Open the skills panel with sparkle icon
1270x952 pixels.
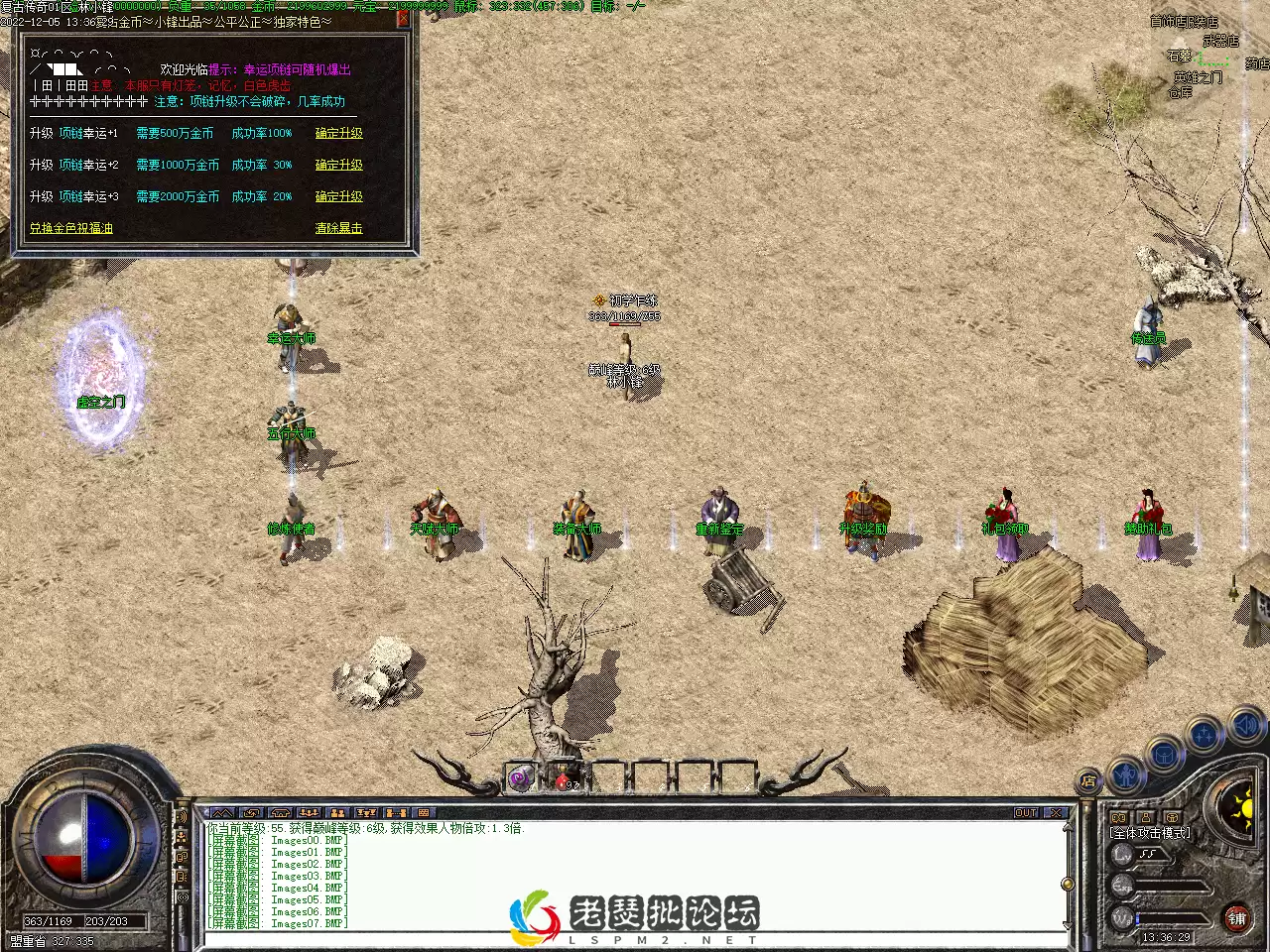click(x=1205, y=735)
